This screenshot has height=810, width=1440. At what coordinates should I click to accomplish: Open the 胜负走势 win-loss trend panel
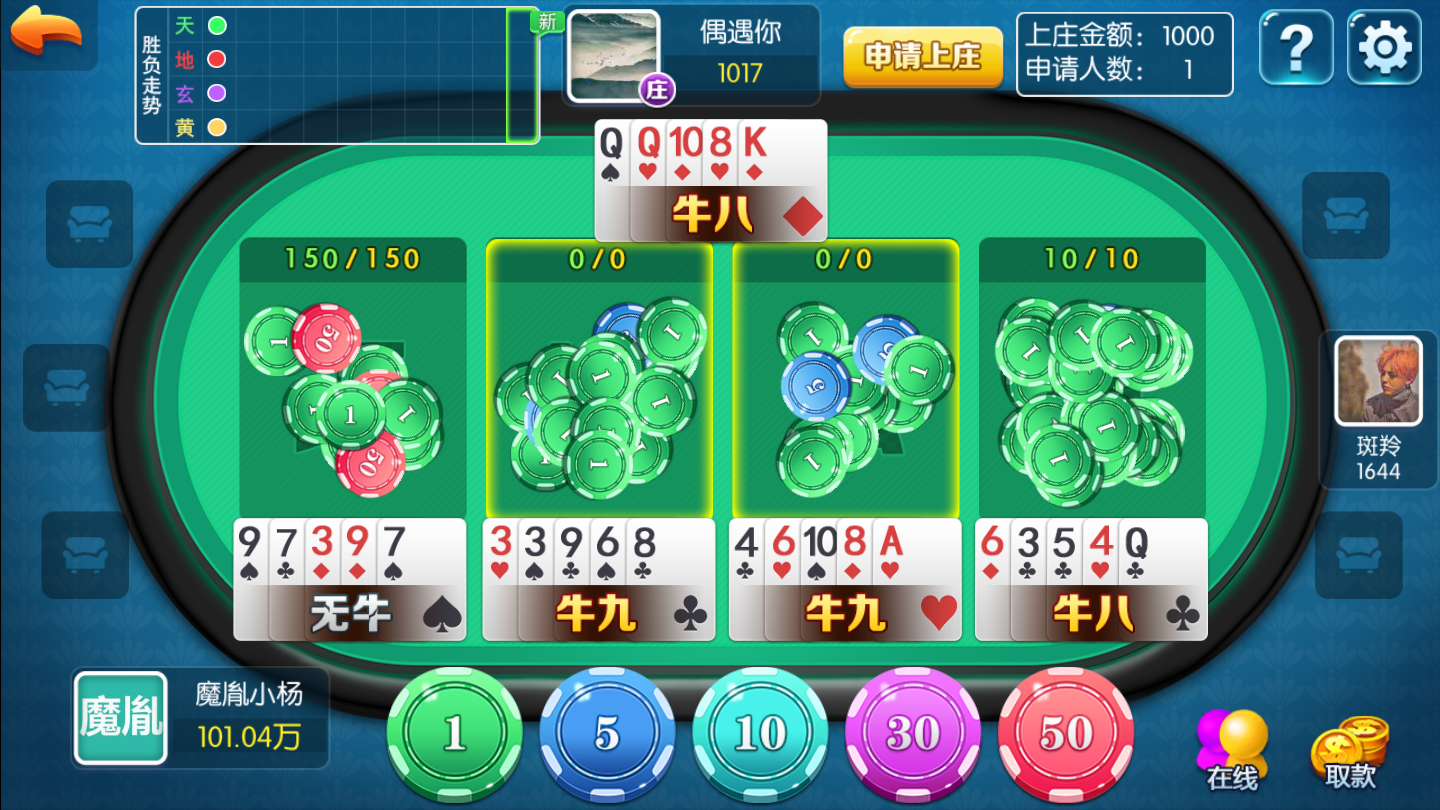pyautogui.click(x=337, y=76)
